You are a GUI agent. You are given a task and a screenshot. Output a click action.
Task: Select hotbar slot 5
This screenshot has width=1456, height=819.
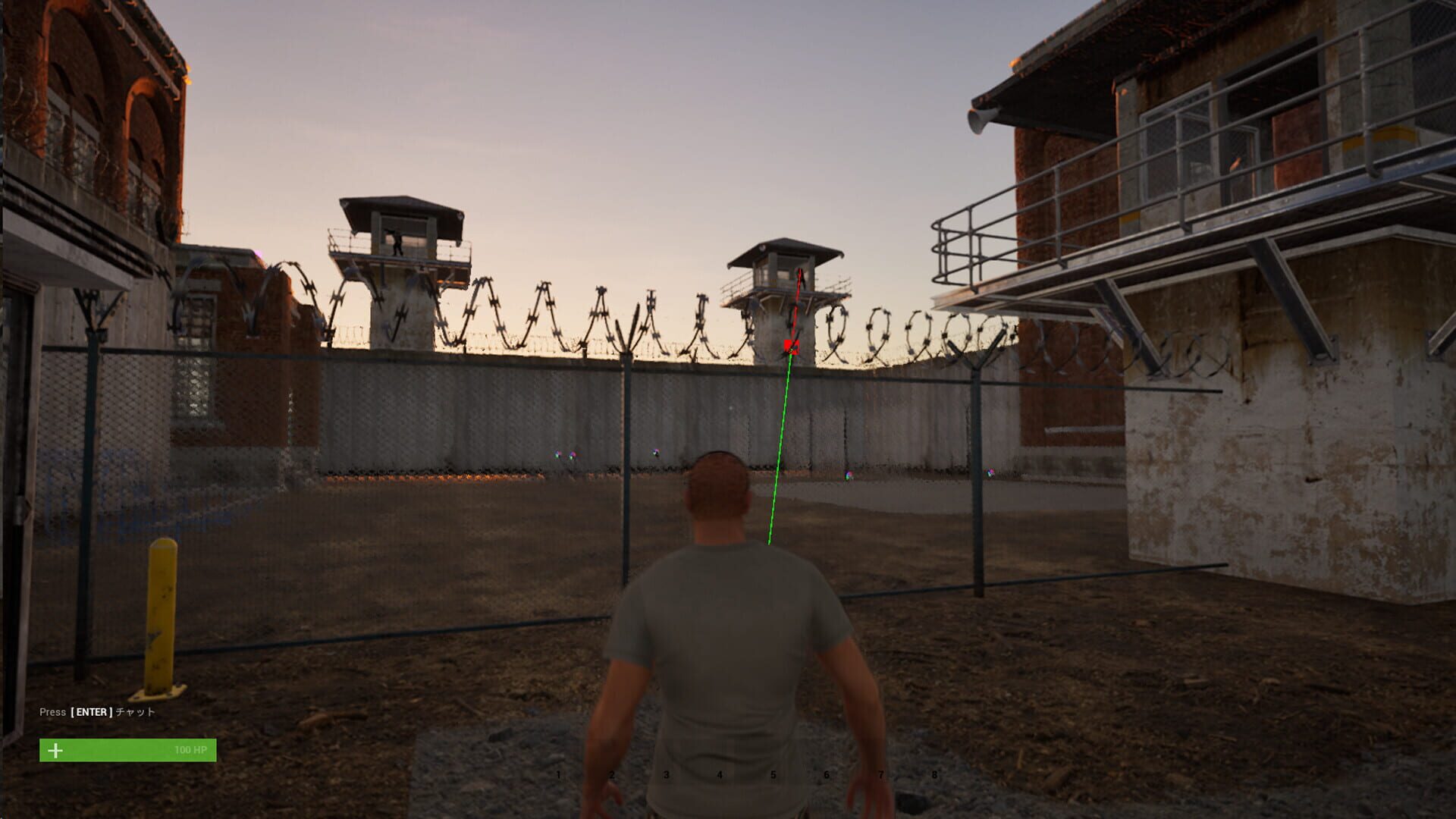(772, 774)
